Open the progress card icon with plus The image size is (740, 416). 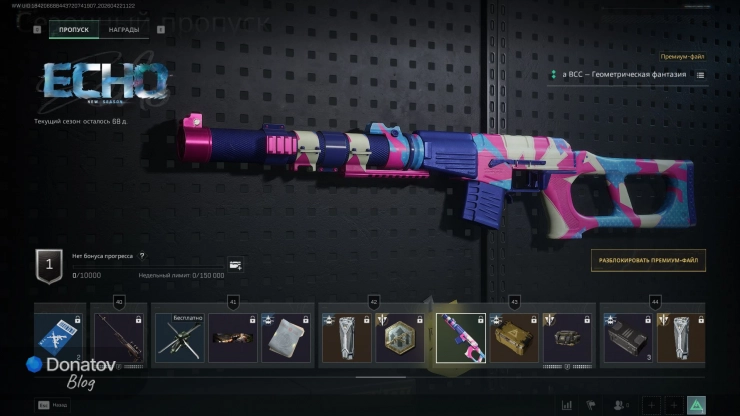[235, 265]
